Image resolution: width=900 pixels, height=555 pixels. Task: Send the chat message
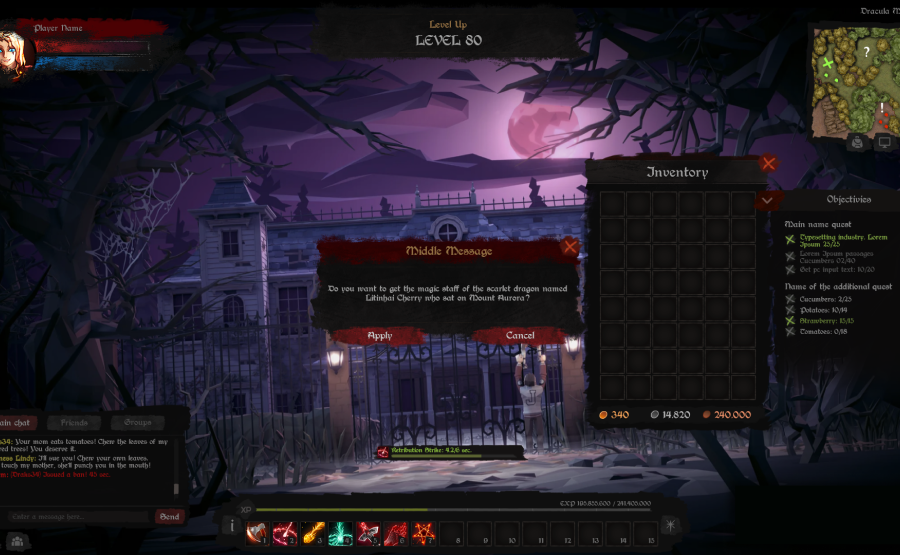(170, 517)
